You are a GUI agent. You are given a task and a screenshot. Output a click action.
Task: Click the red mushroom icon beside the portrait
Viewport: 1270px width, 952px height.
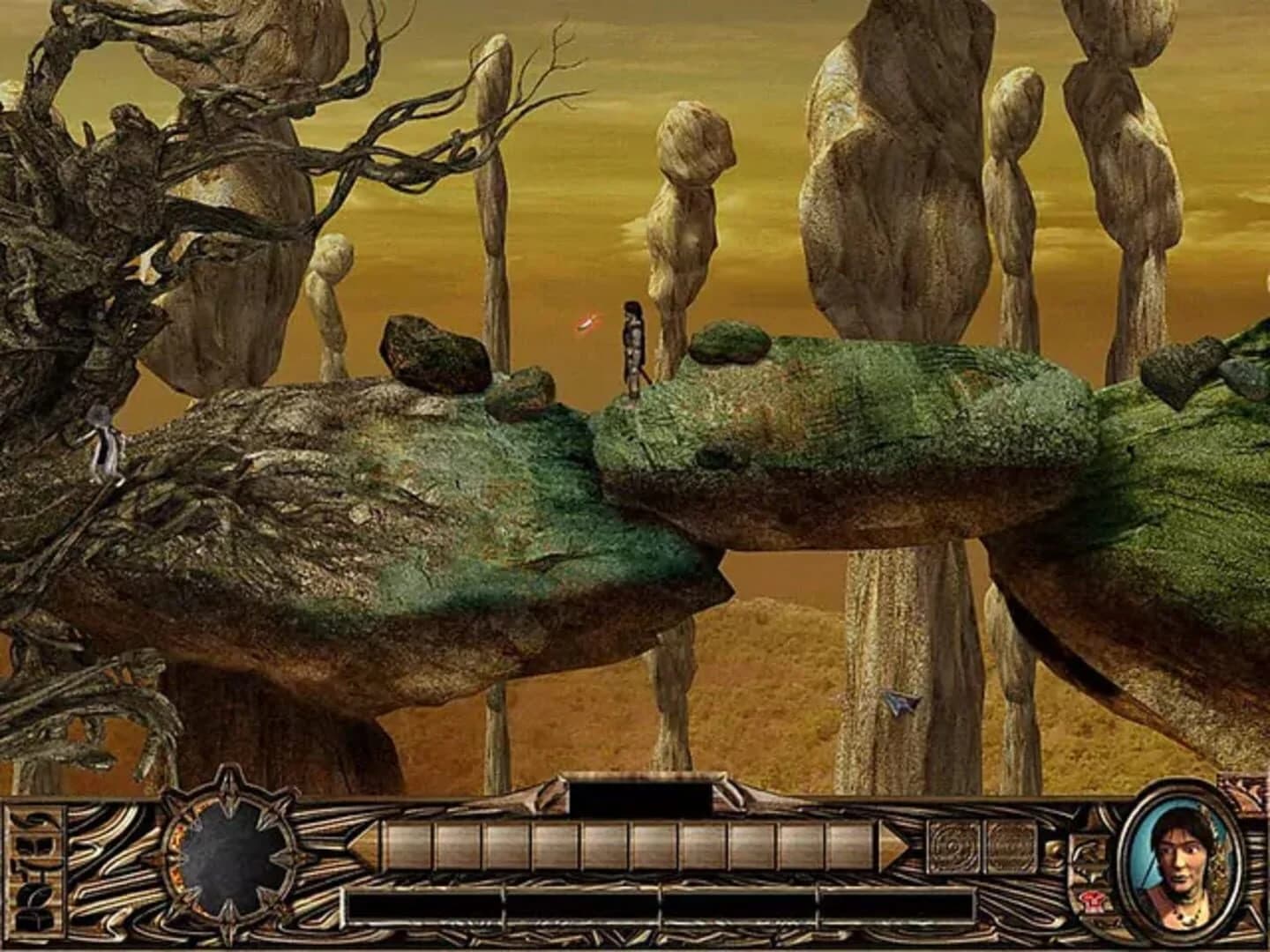coord(1092,900)
